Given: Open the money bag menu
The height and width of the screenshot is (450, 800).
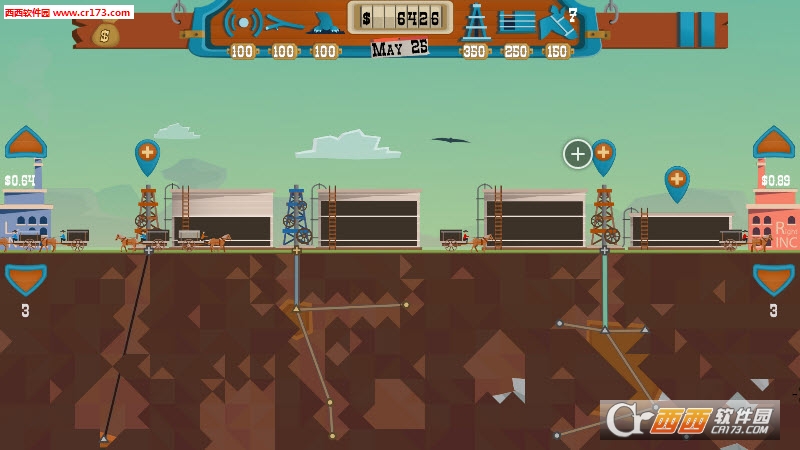Looking at the screenshot, I should pos(106,35).
